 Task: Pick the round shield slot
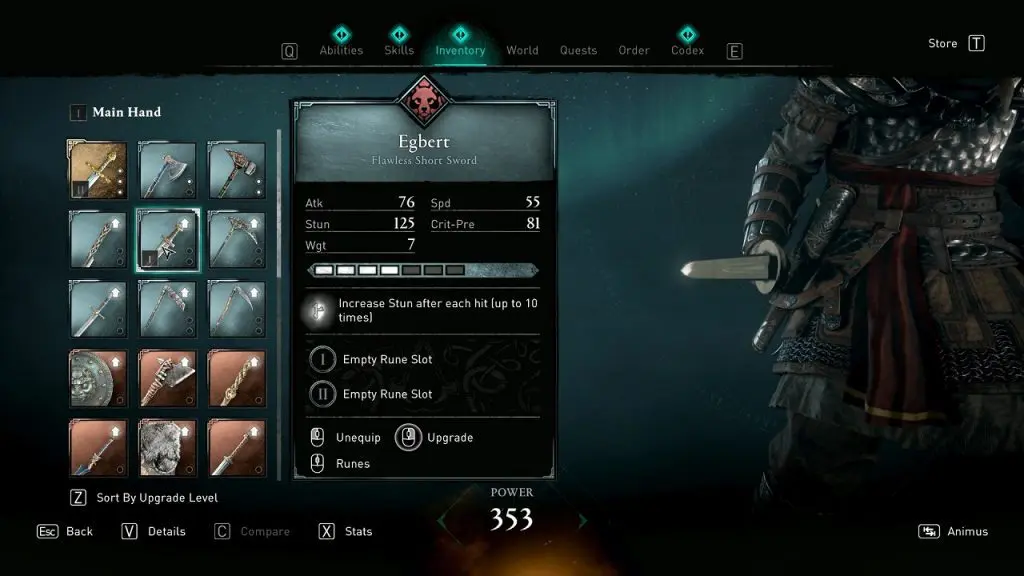98,377
